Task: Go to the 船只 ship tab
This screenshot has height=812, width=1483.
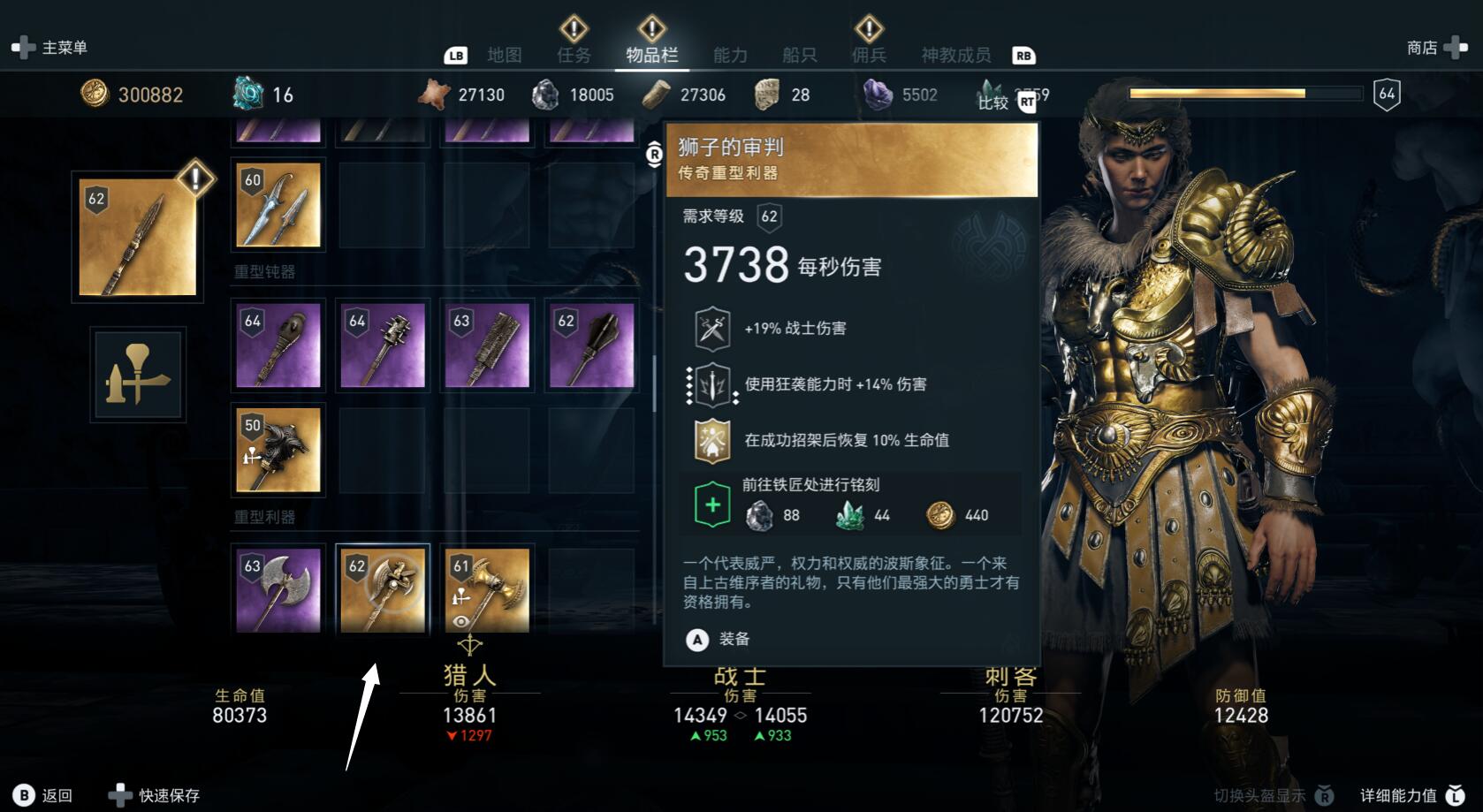Action: [799, 55]
